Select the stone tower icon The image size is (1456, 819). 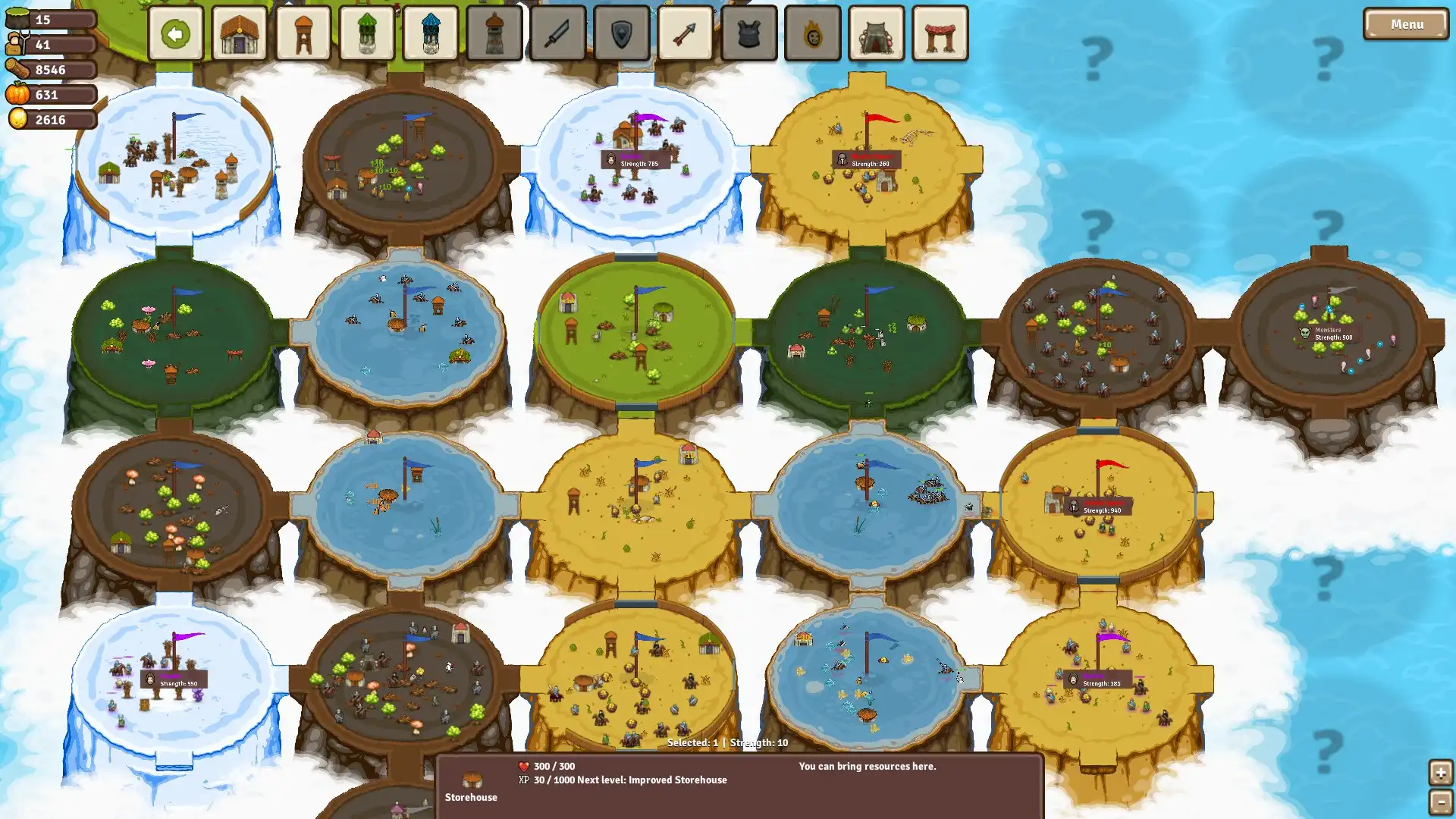(x=494, y=33)
